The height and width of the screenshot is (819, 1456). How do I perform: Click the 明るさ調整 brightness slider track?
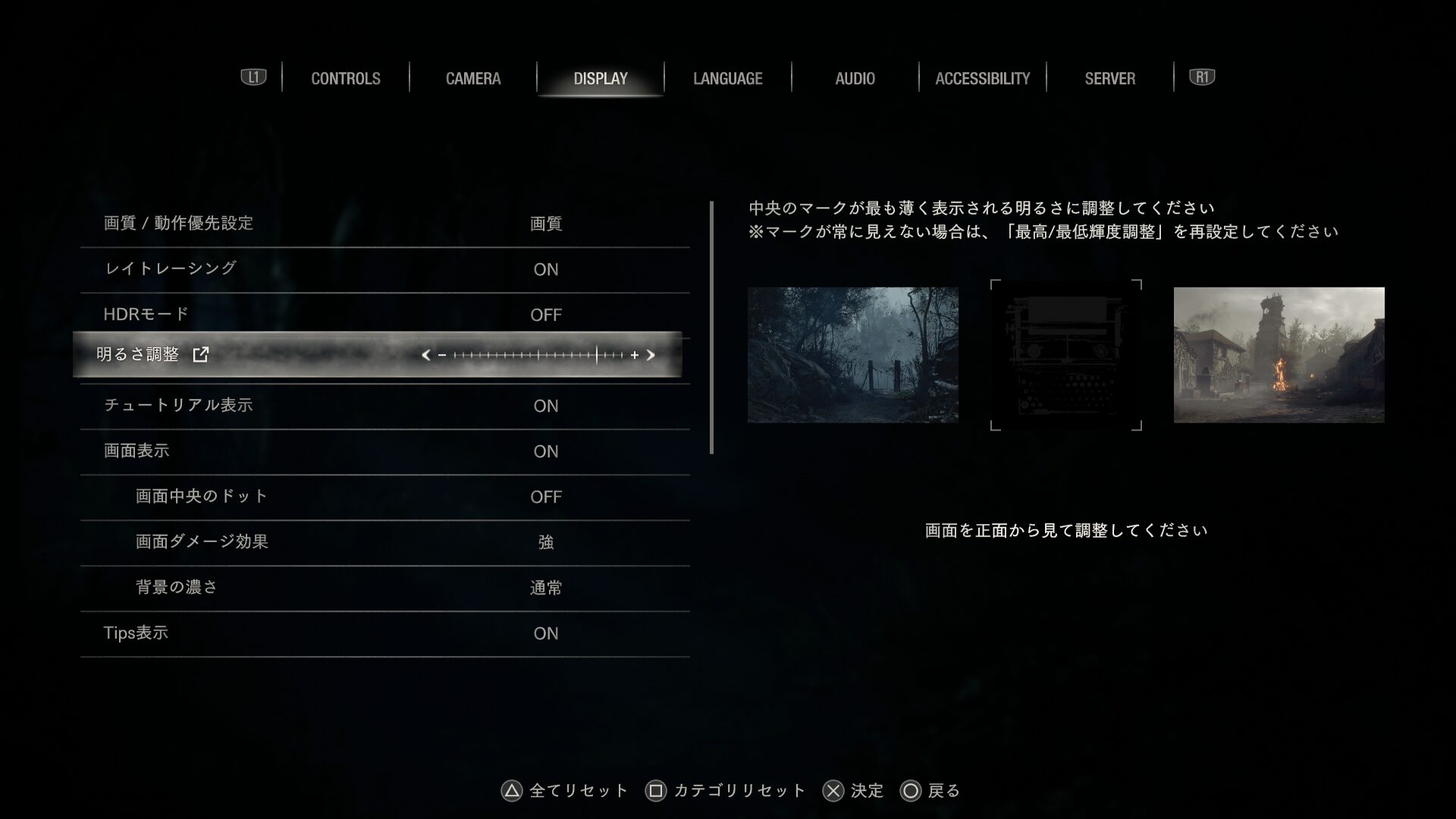click(538, 355)
